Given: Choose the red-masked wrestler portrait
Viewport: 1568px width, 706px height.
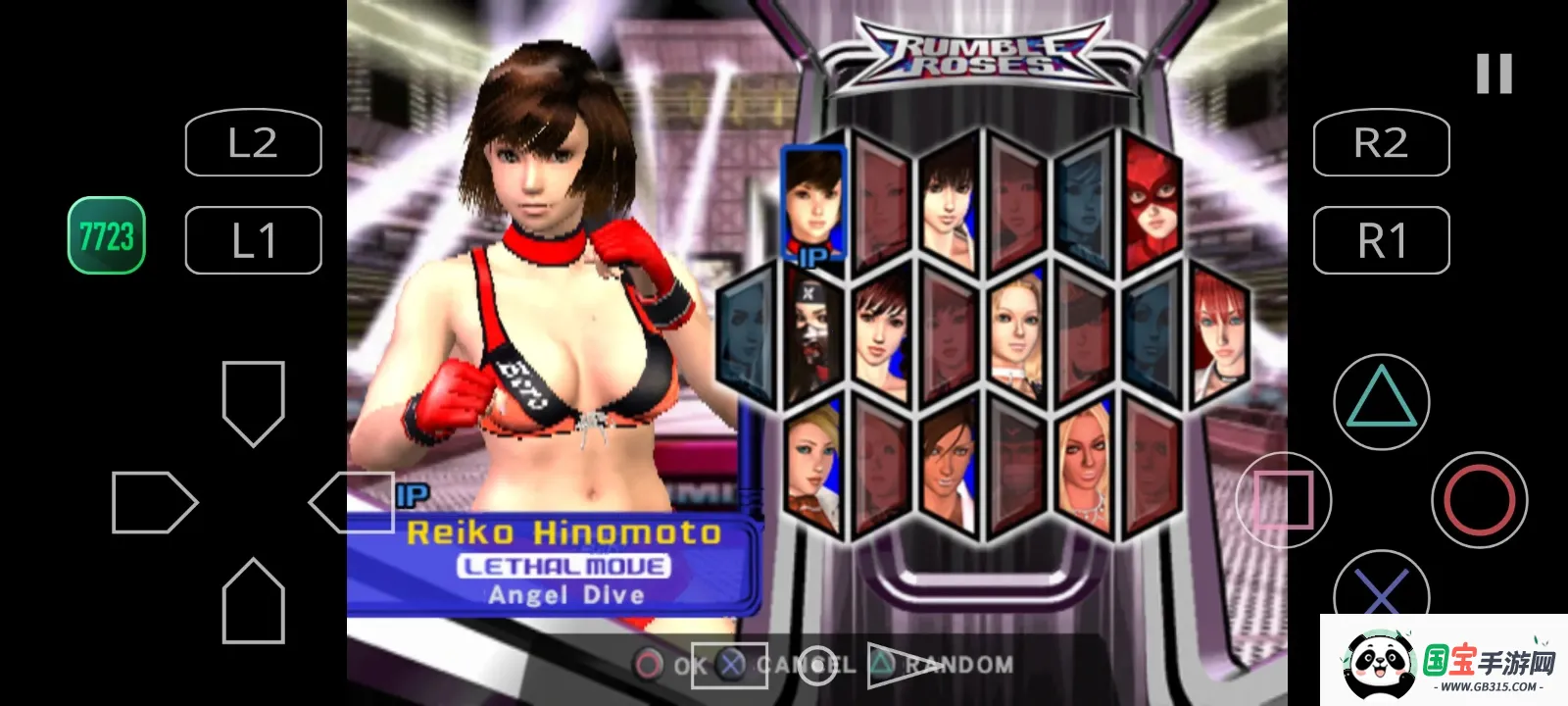Looking at the screenshot, I should (1151, 206).
